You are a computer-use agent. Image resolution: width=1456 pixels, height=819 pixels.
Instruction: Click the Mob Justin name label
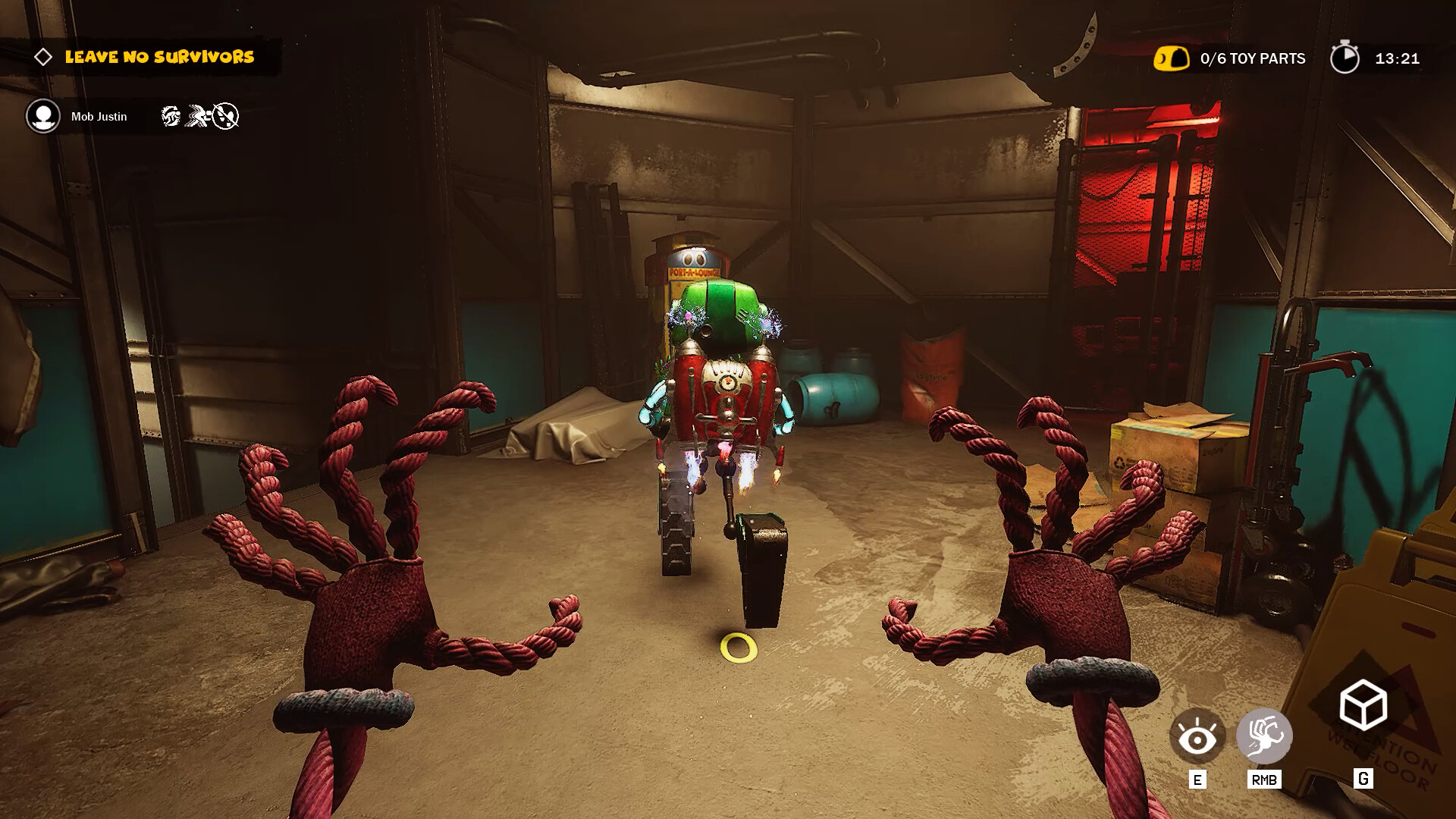99,116
